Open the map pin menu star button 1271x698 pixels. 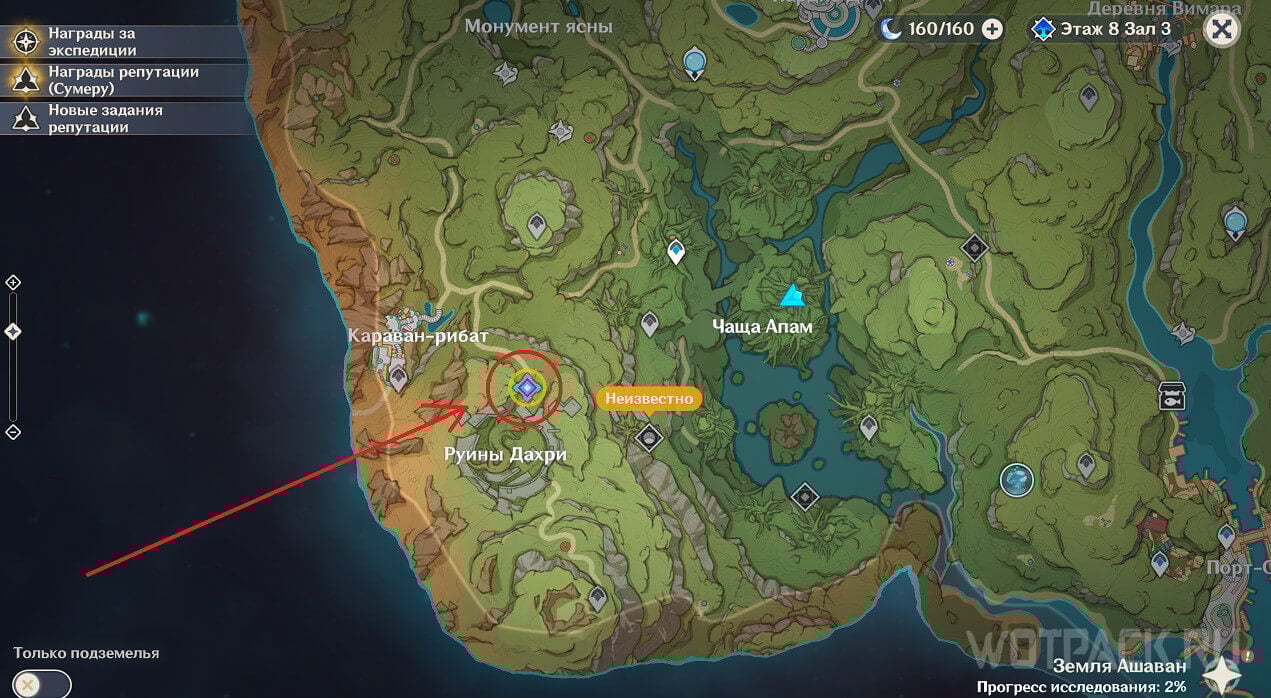pyautogui.click(x=1224, y=673)
